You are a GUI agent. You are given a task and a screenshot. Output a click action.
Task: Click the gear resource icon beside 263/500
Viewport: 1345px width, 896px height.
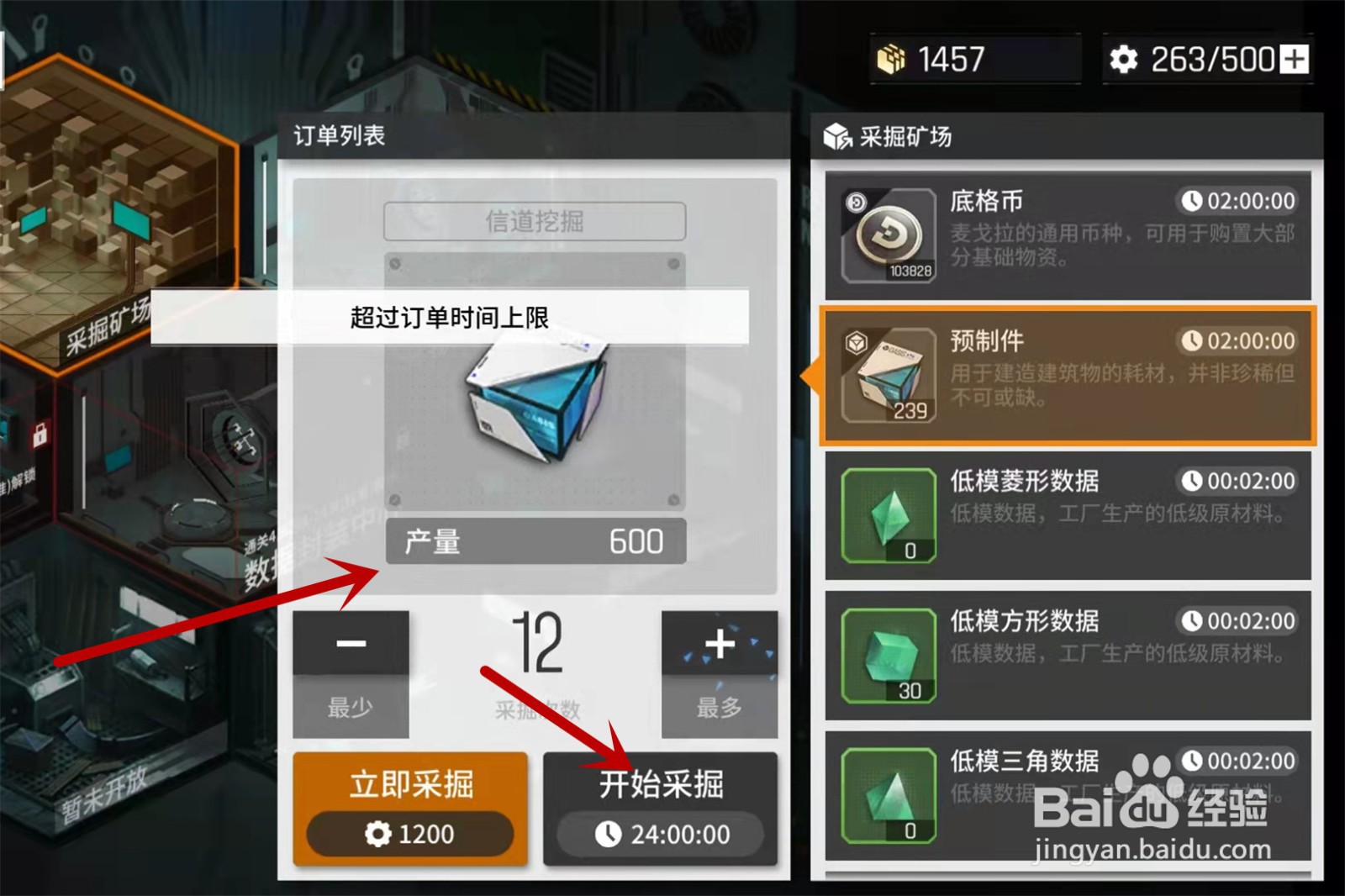[1124, 58]
